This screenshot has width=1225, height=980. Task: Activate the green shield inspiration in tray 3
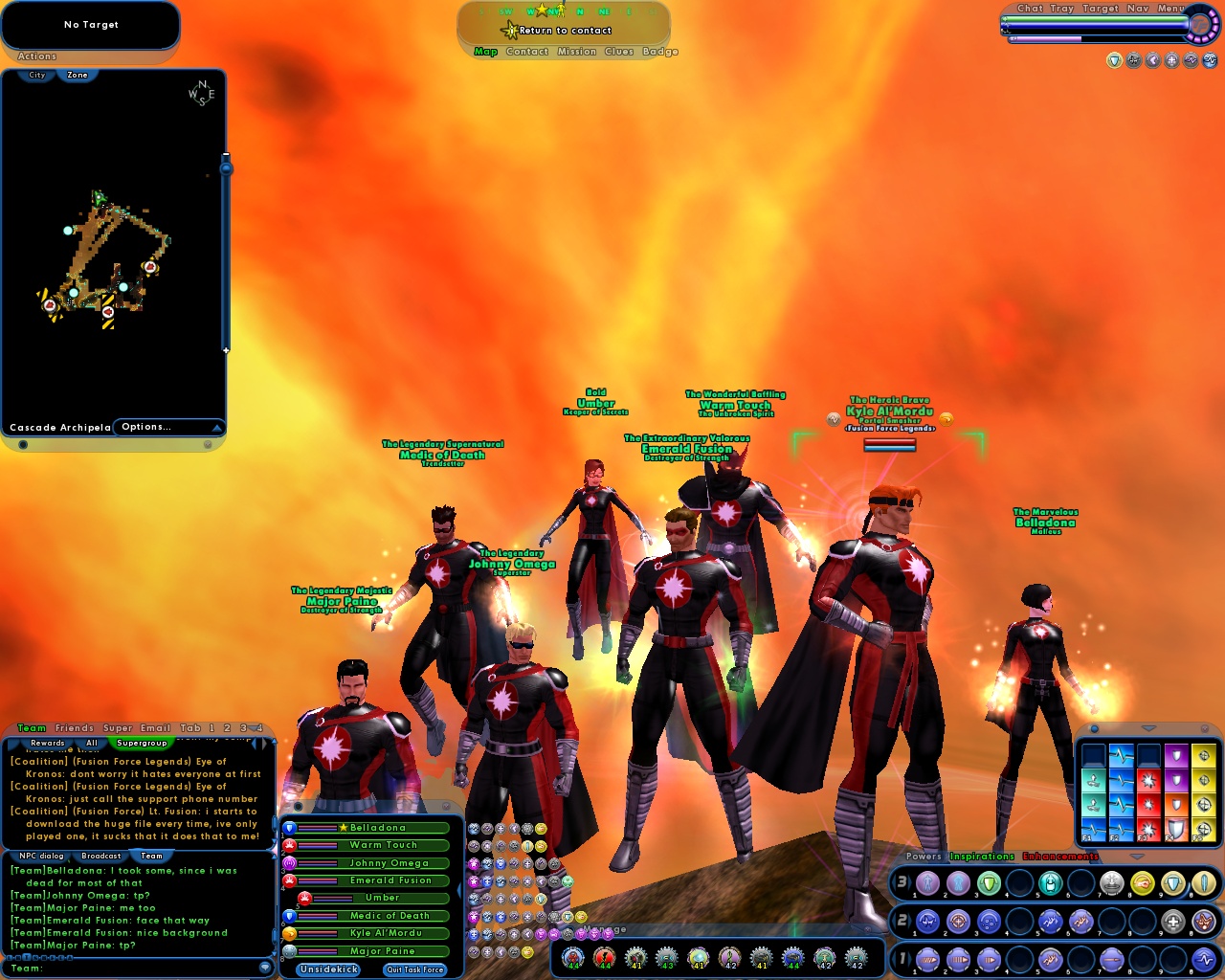coord(988,882)
